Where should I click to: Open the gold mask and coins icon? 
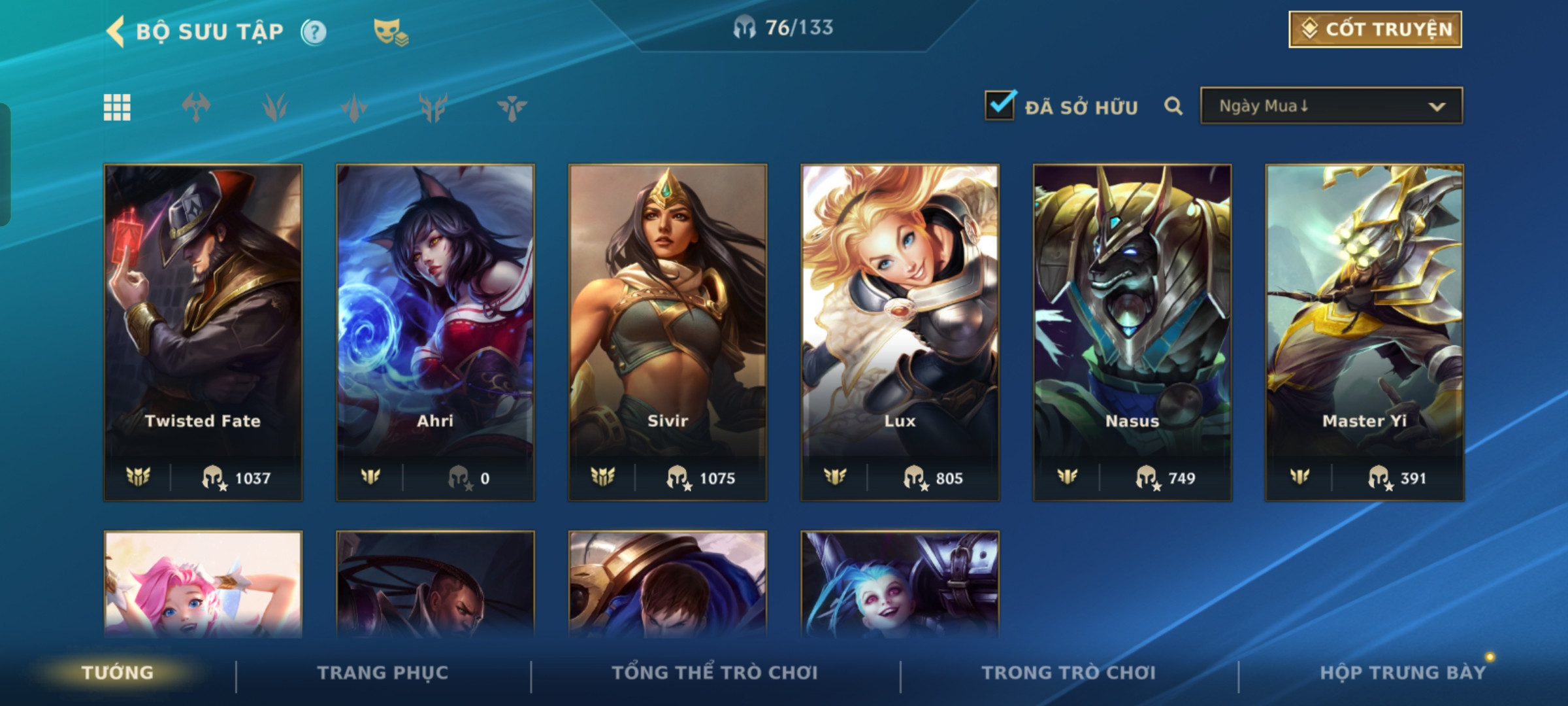tap(390, 31)
